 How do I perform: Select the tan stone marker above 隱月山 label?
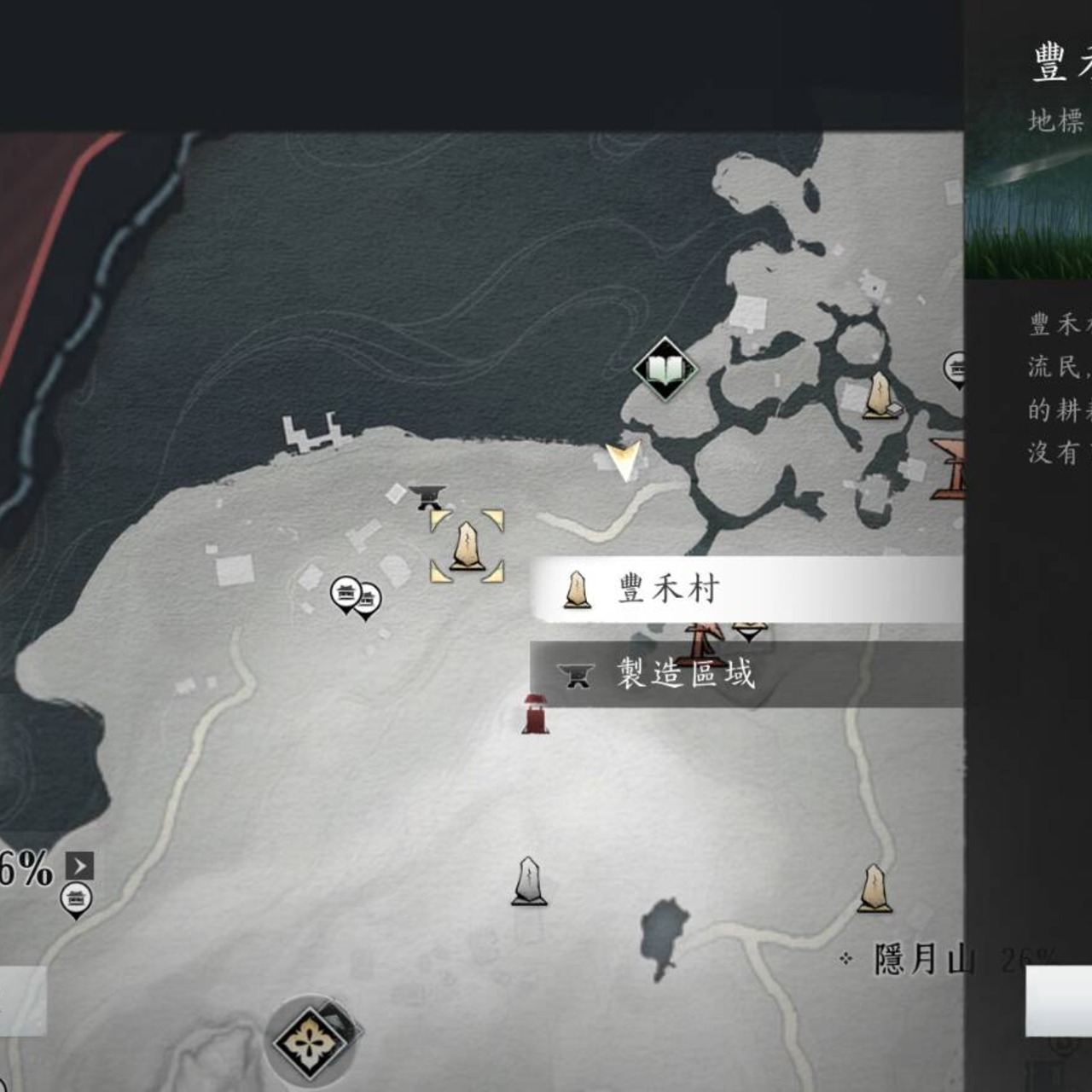click(x=874, y=888)
